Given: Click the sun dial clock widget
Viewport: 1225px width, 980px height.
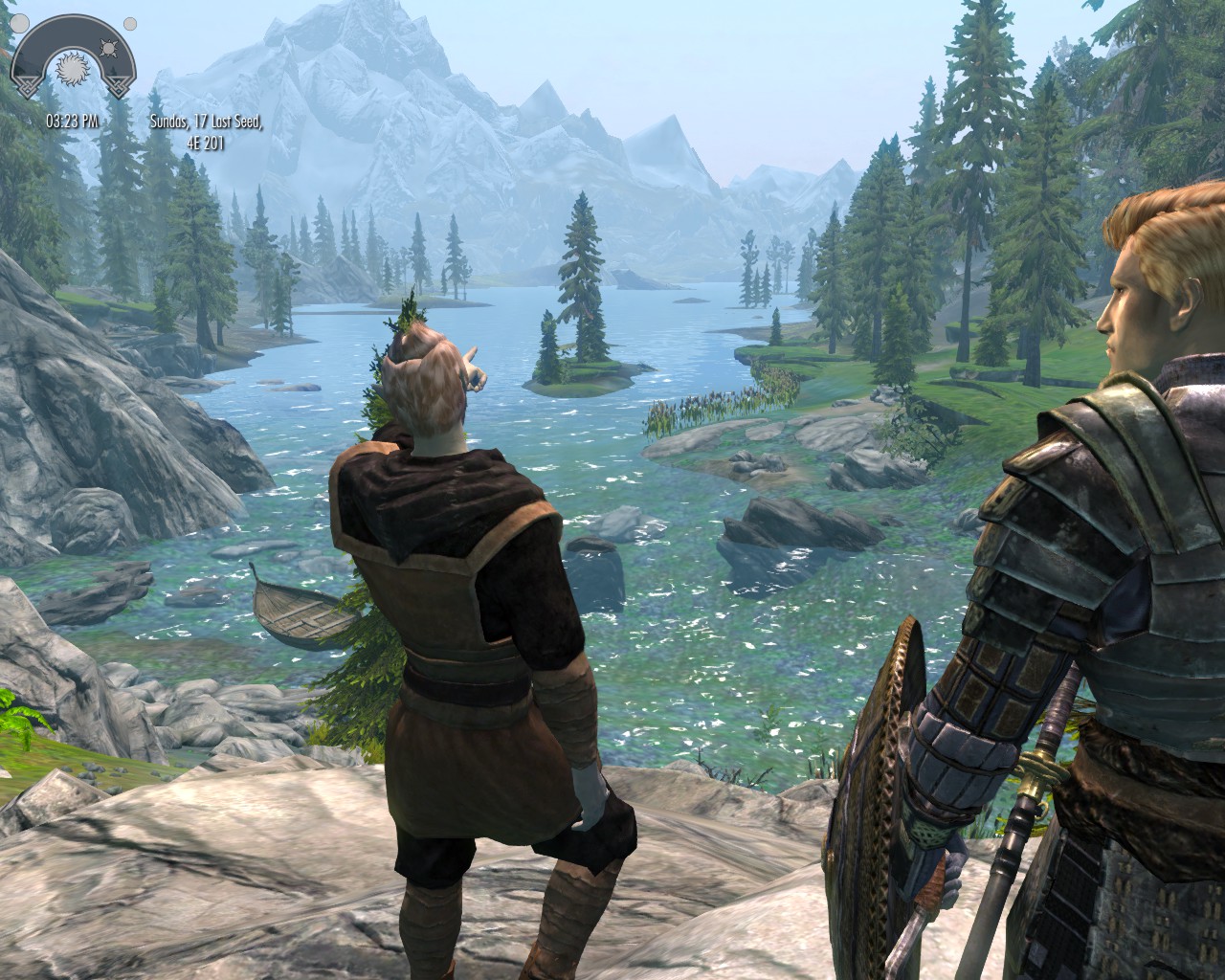Looking at the screenshot, I should (x=73, y=60).
